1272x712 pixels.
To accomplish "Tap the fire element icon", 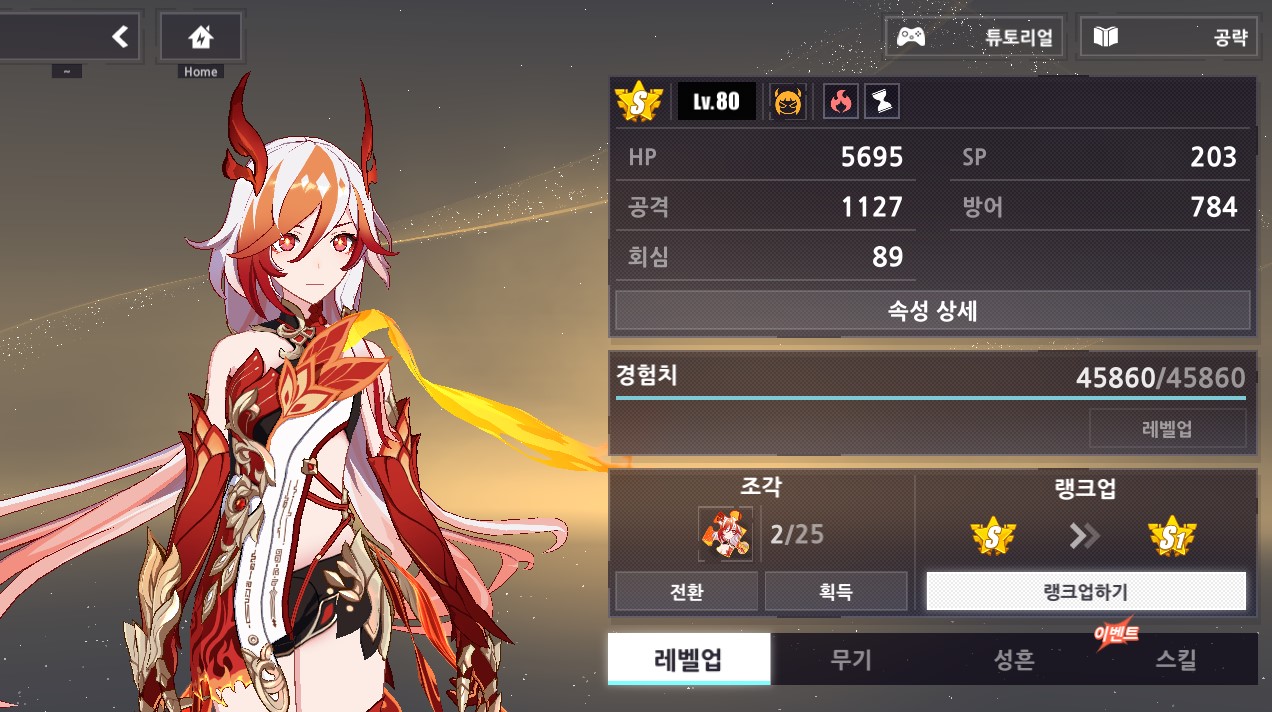I will click(840, 101).
